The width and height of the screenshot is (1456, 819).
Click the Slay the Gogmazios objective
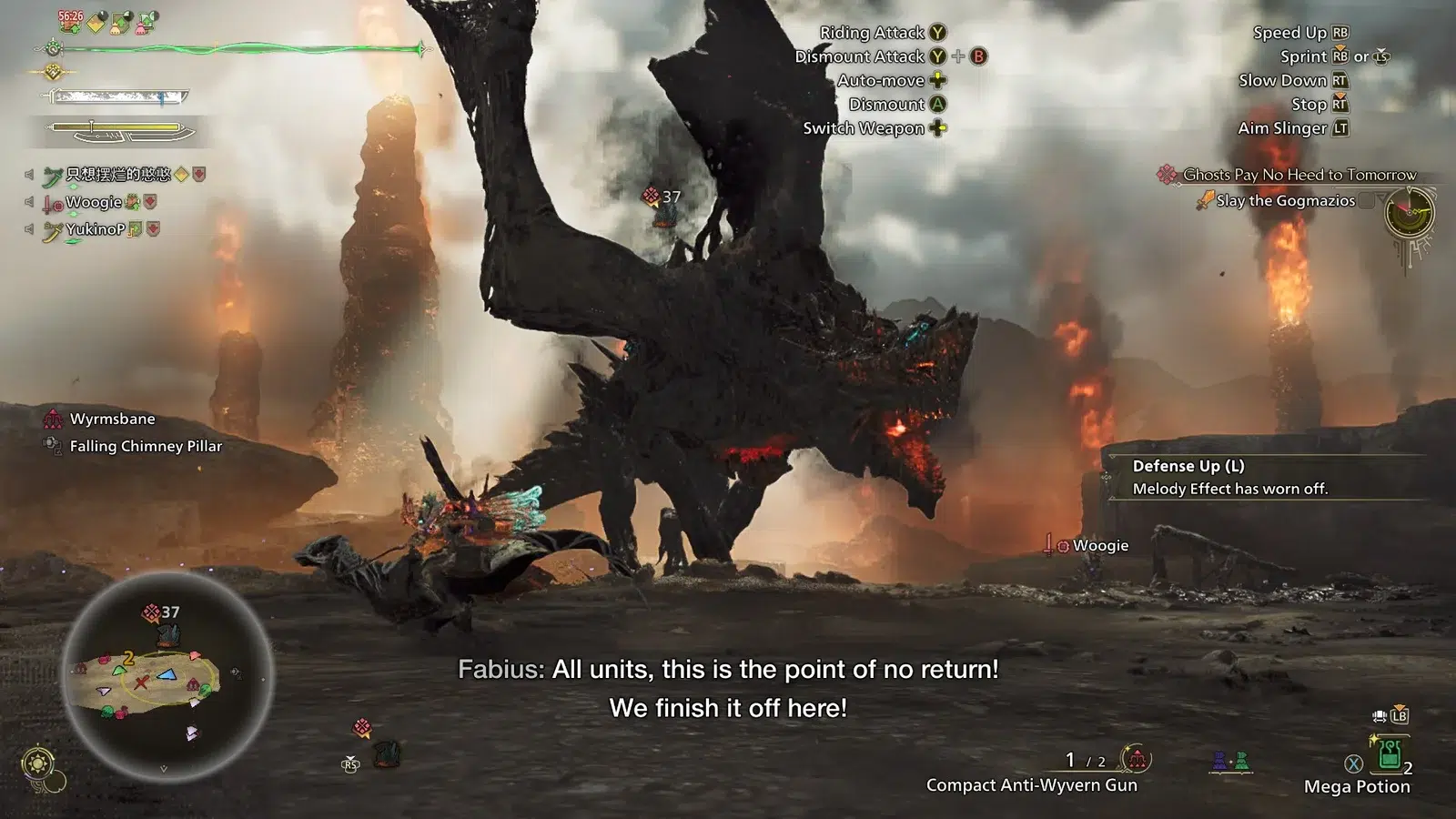coord(1285,201)
